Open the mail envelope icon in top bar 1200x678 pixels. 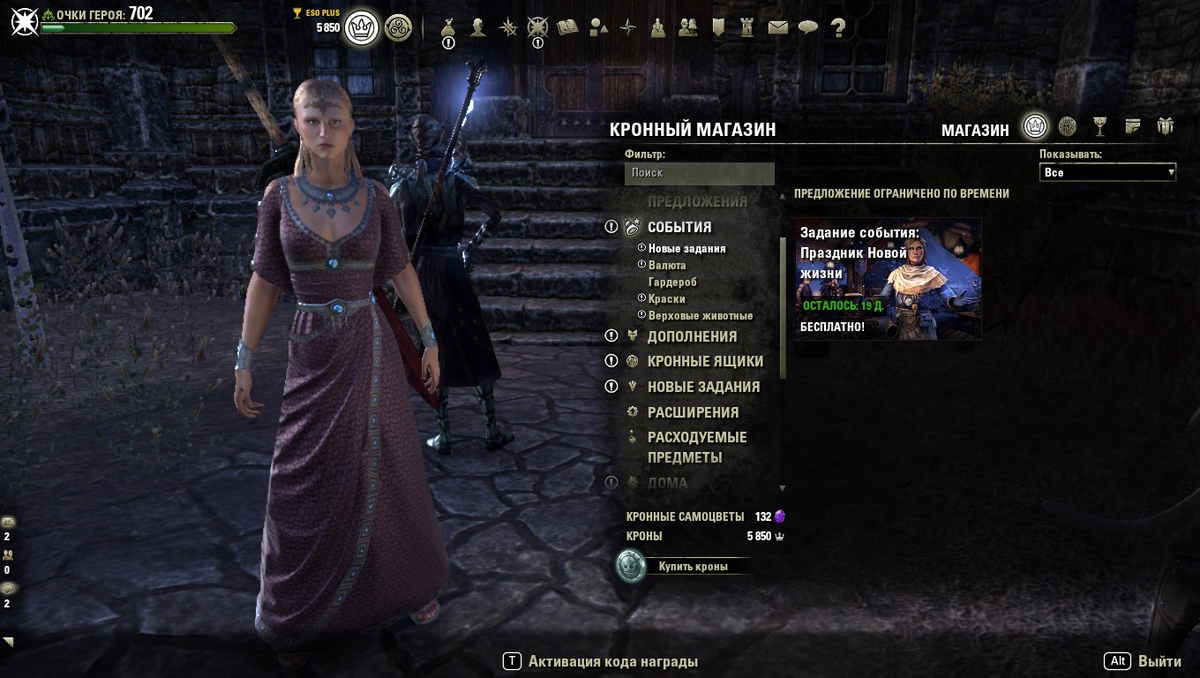pos(778,28)
